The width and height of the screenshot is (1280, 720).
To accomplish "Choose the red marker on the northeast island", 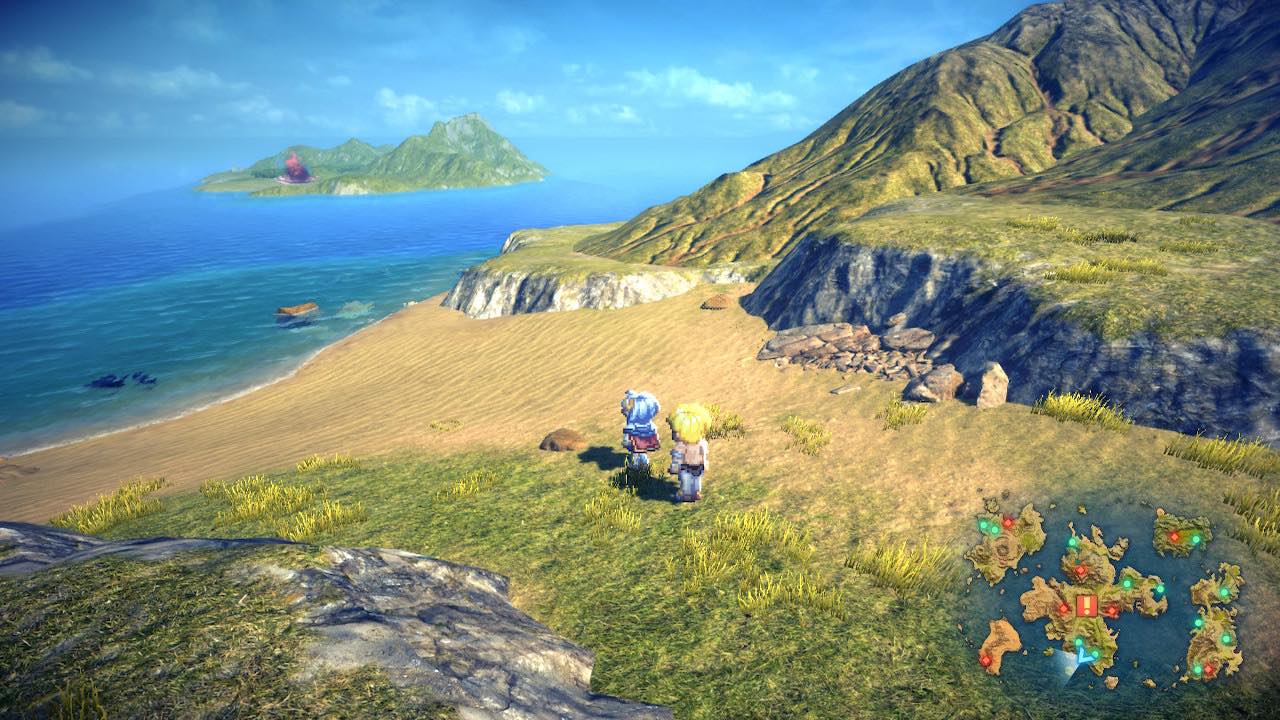I will [1174, 537].
